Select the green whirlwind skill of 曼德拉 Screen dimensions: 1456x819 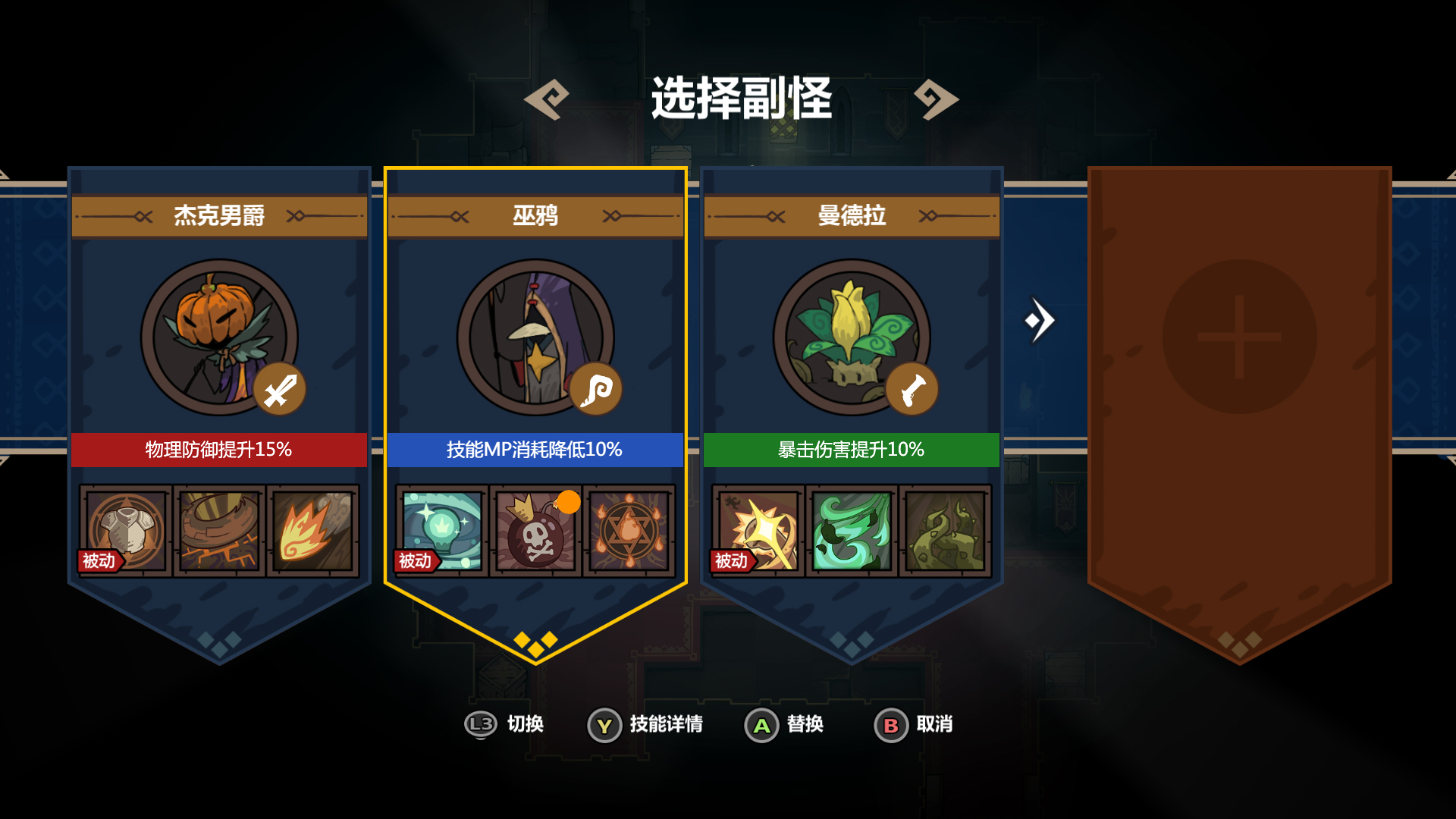pyautogui.click(x=851, y=531)
